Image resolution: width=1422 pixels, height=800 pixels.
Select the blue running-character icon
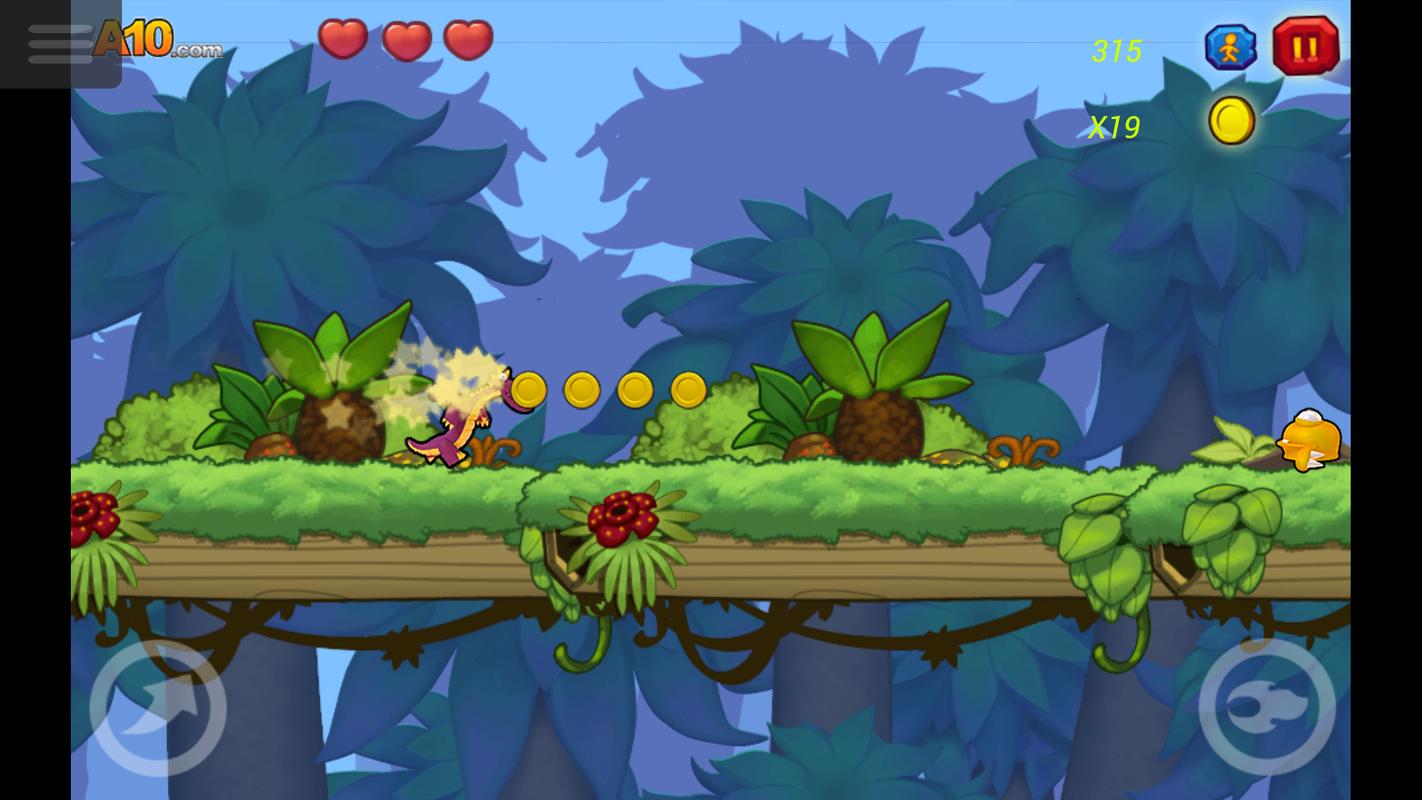(1231, 46)
